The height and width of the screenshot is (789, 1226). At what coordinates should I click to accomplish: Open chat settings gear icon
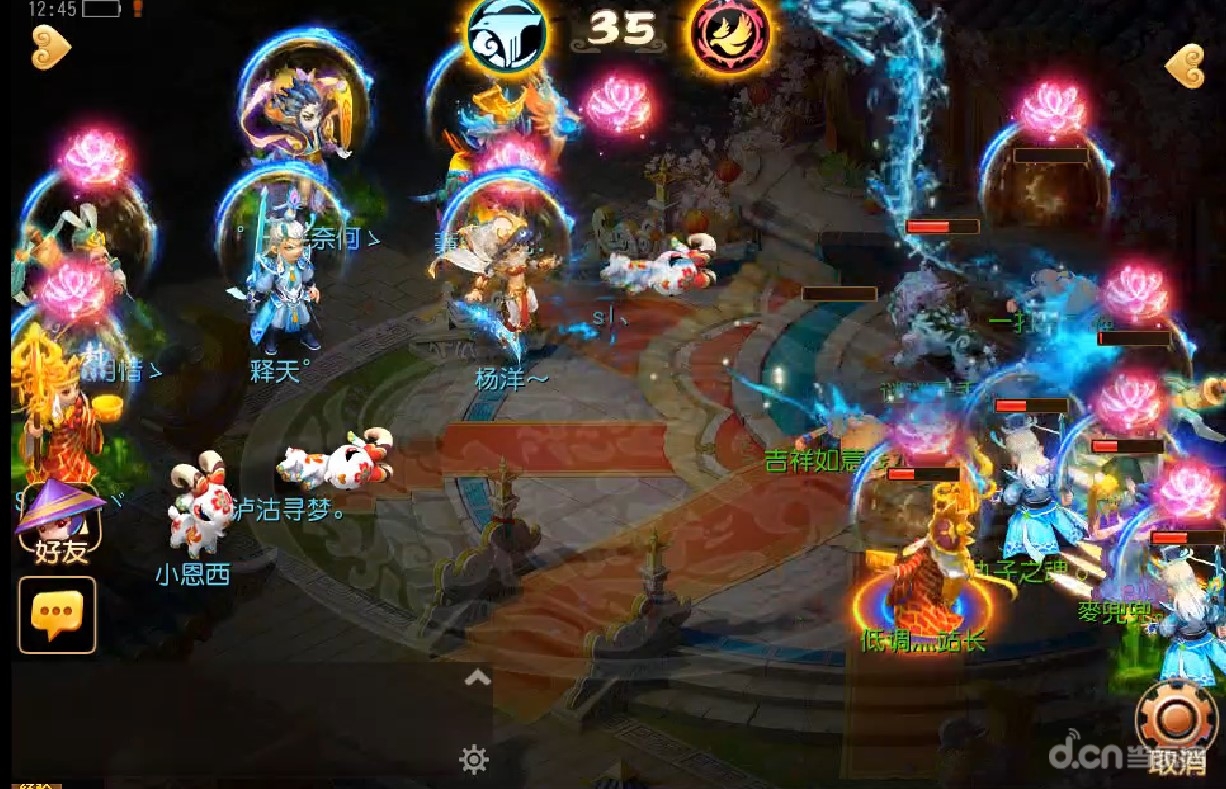click(473, 760)
